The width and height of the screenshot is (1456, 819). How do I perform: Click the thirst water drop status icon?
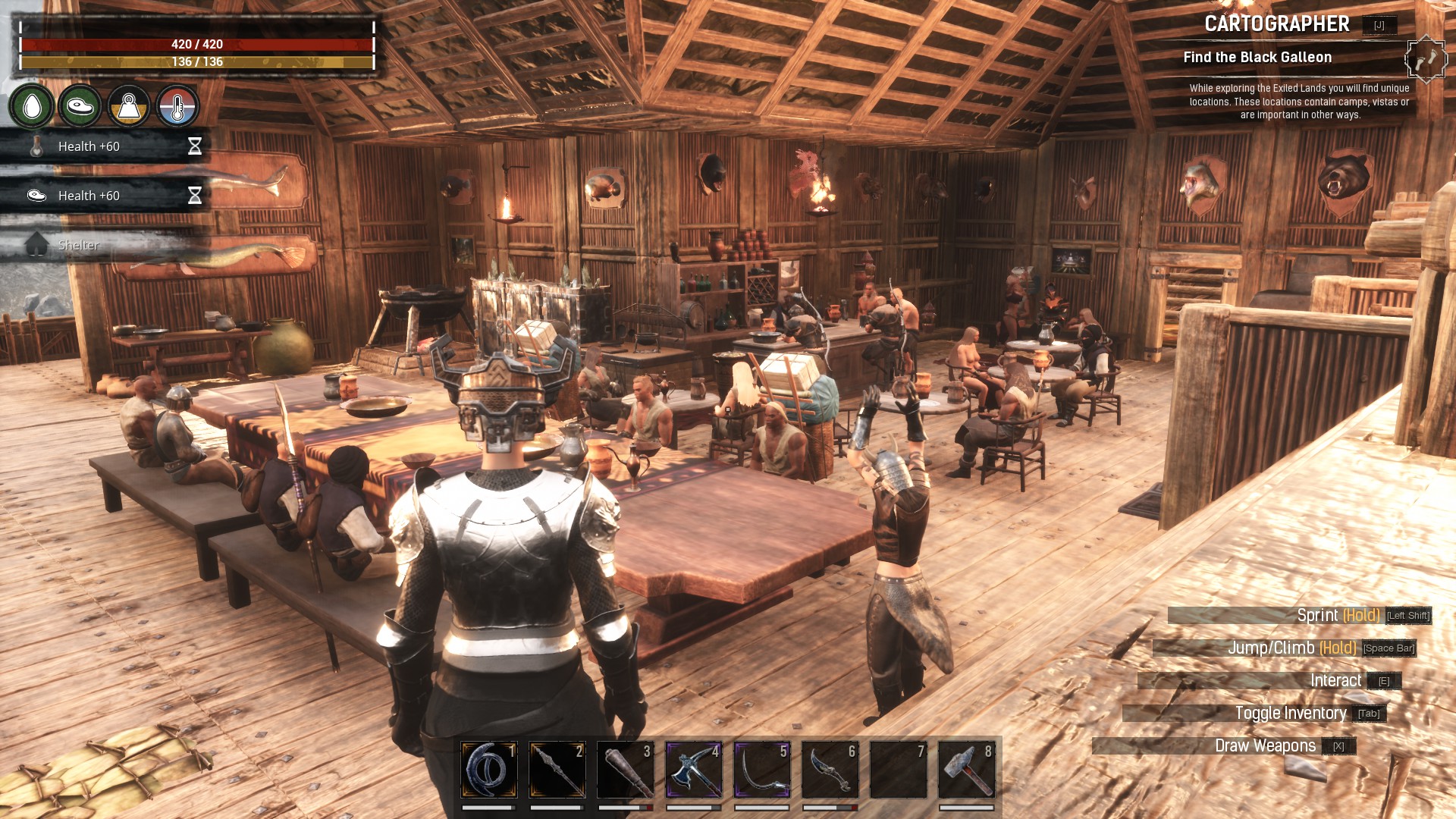[x=32, y=106]
